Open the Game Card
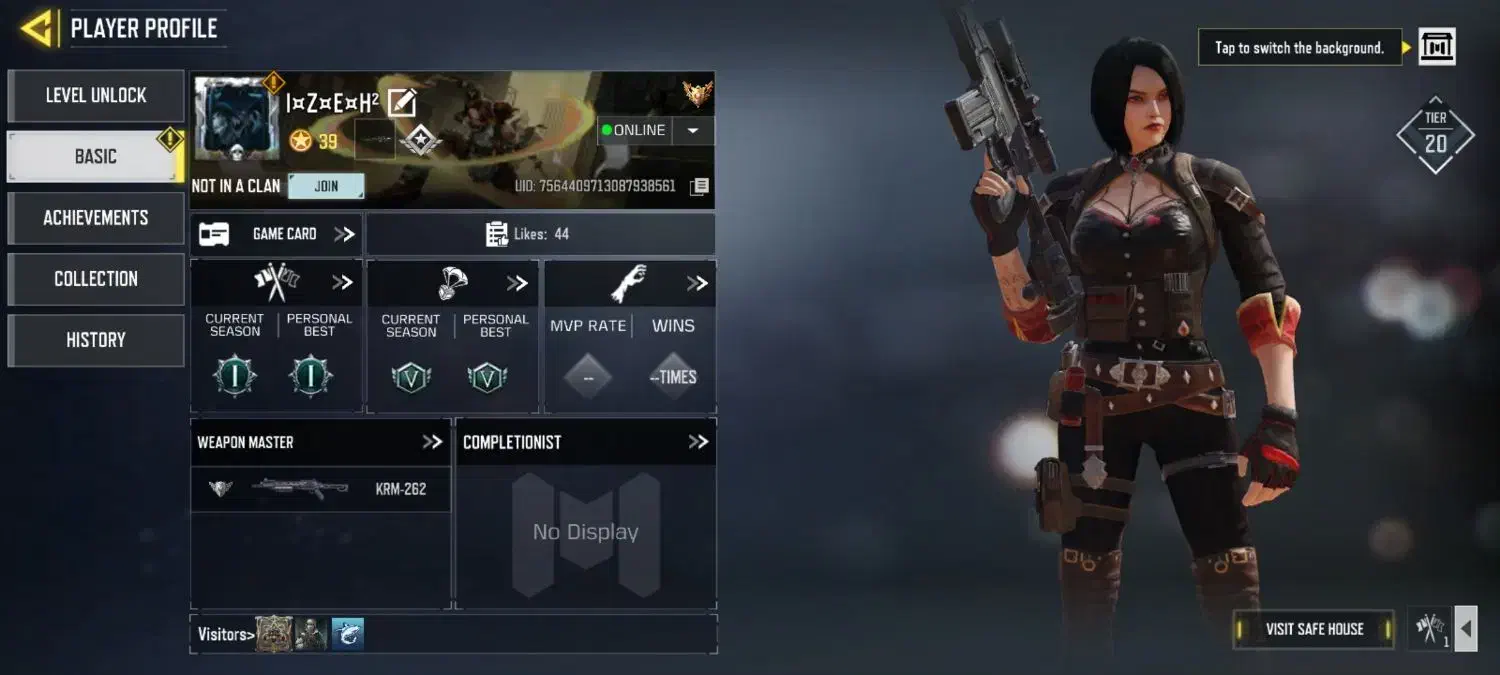 coord(277,234)
